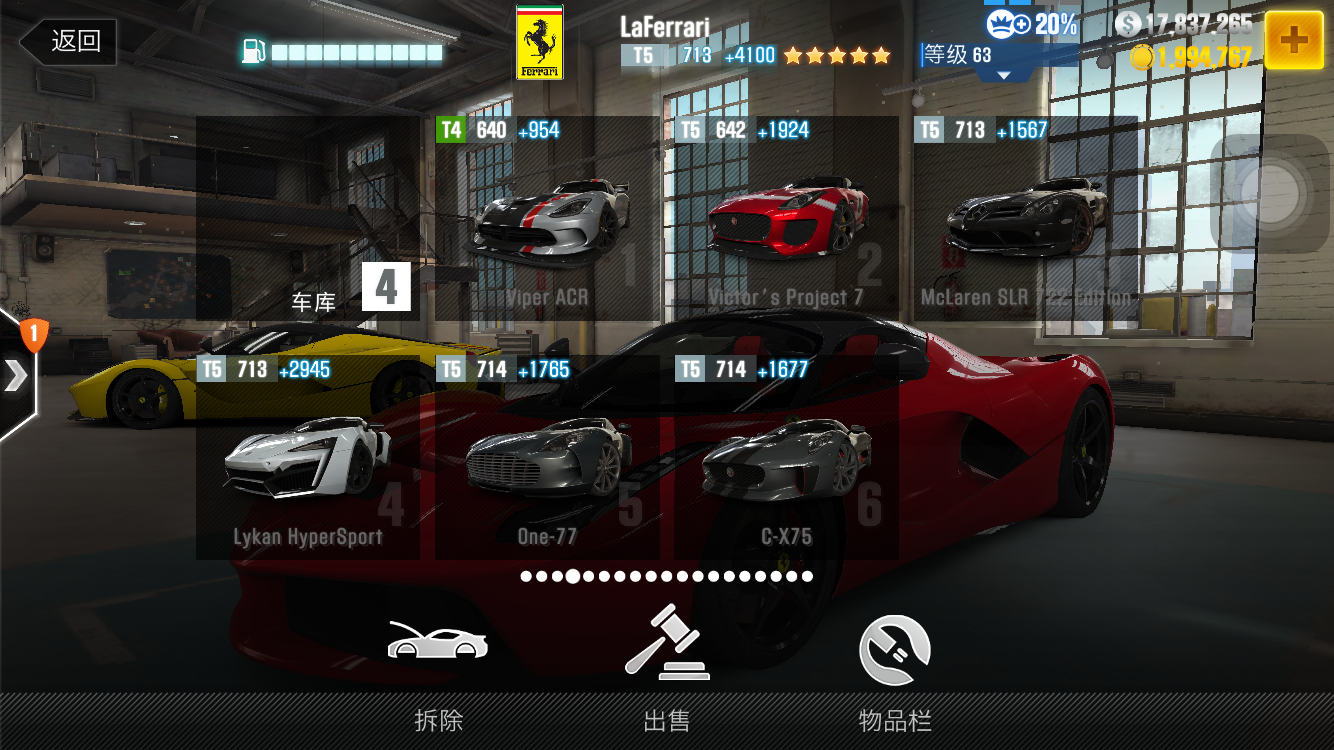This screenshot has height=750, width=1334.
Task: Select the Lykan HyperSport car tile
Action: click(308, 458)
